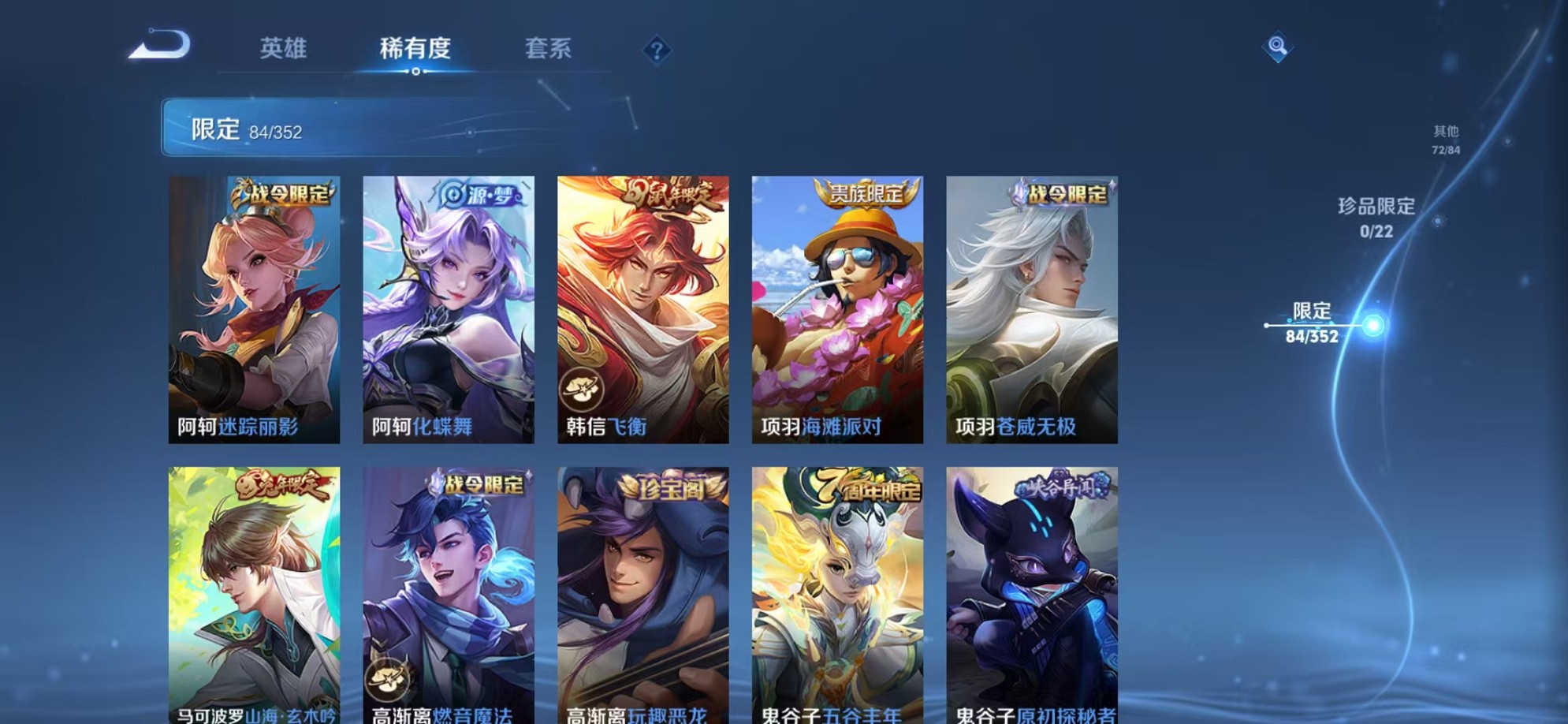
Task: Switch to the 英雄 tab
Action: [x=284, y=49]
